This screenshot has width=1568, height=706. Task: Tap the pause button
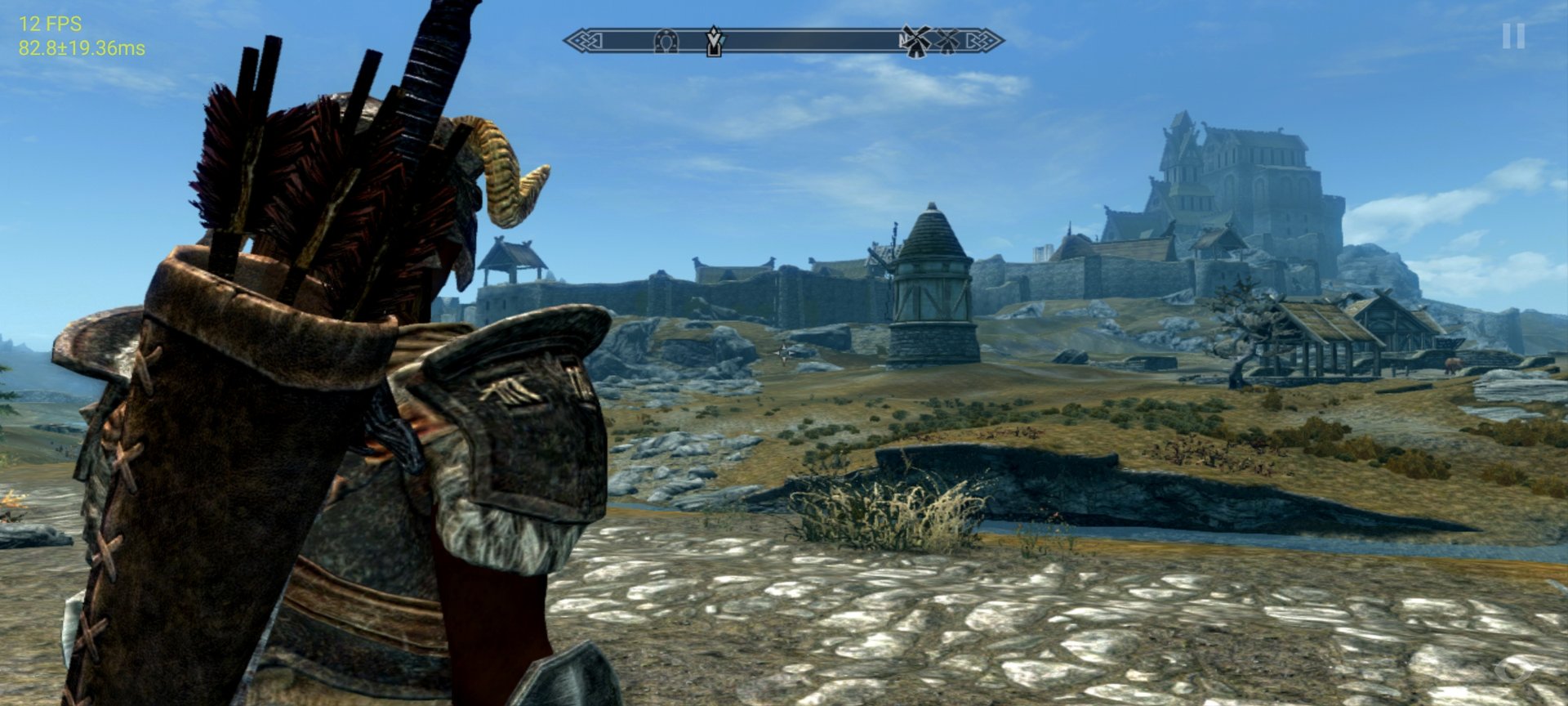point(1512,36)
